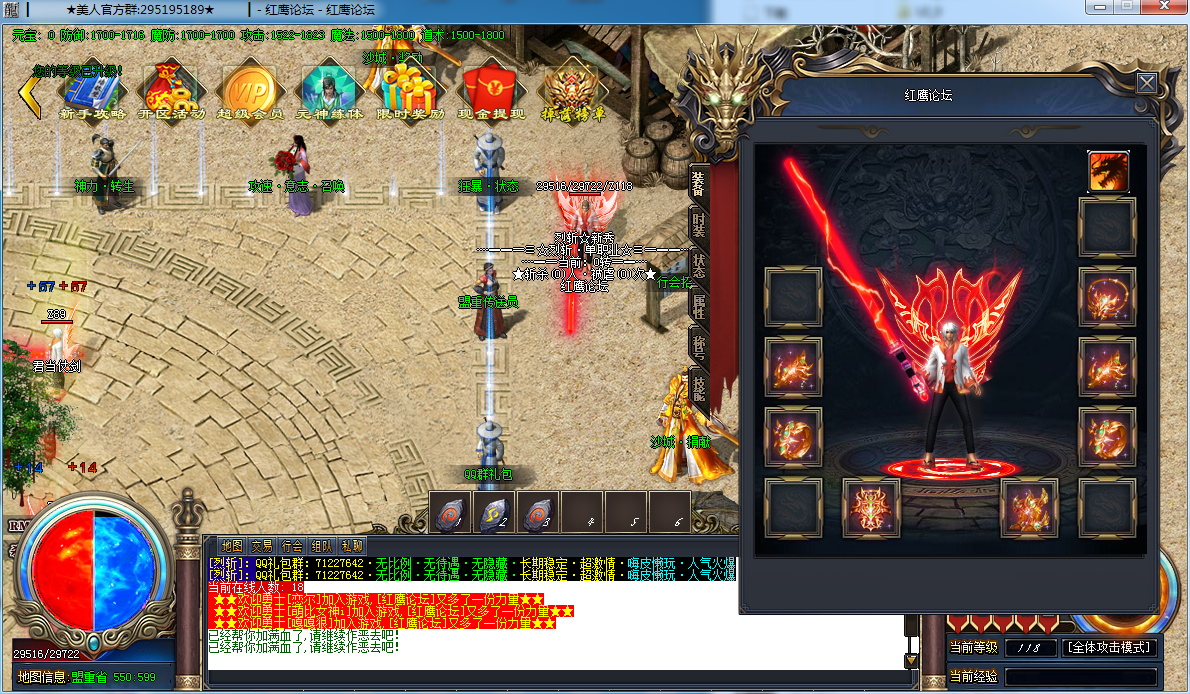Use the item in hotbar slot 1
1190x694 pixels.
pos(451,512)
